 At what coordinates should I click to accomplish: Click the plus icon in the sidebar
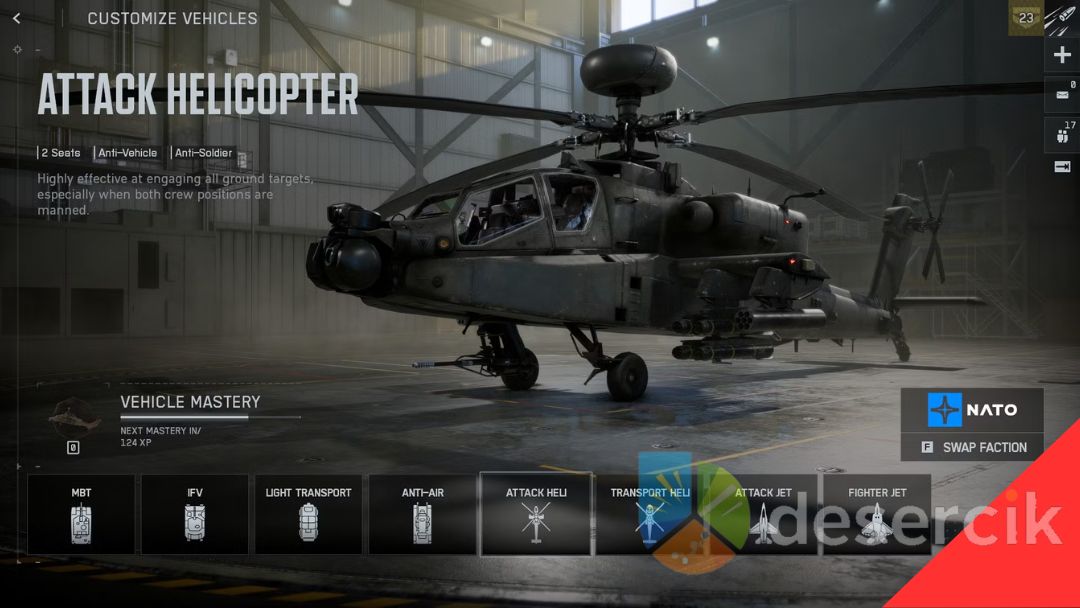point(1062,55)
